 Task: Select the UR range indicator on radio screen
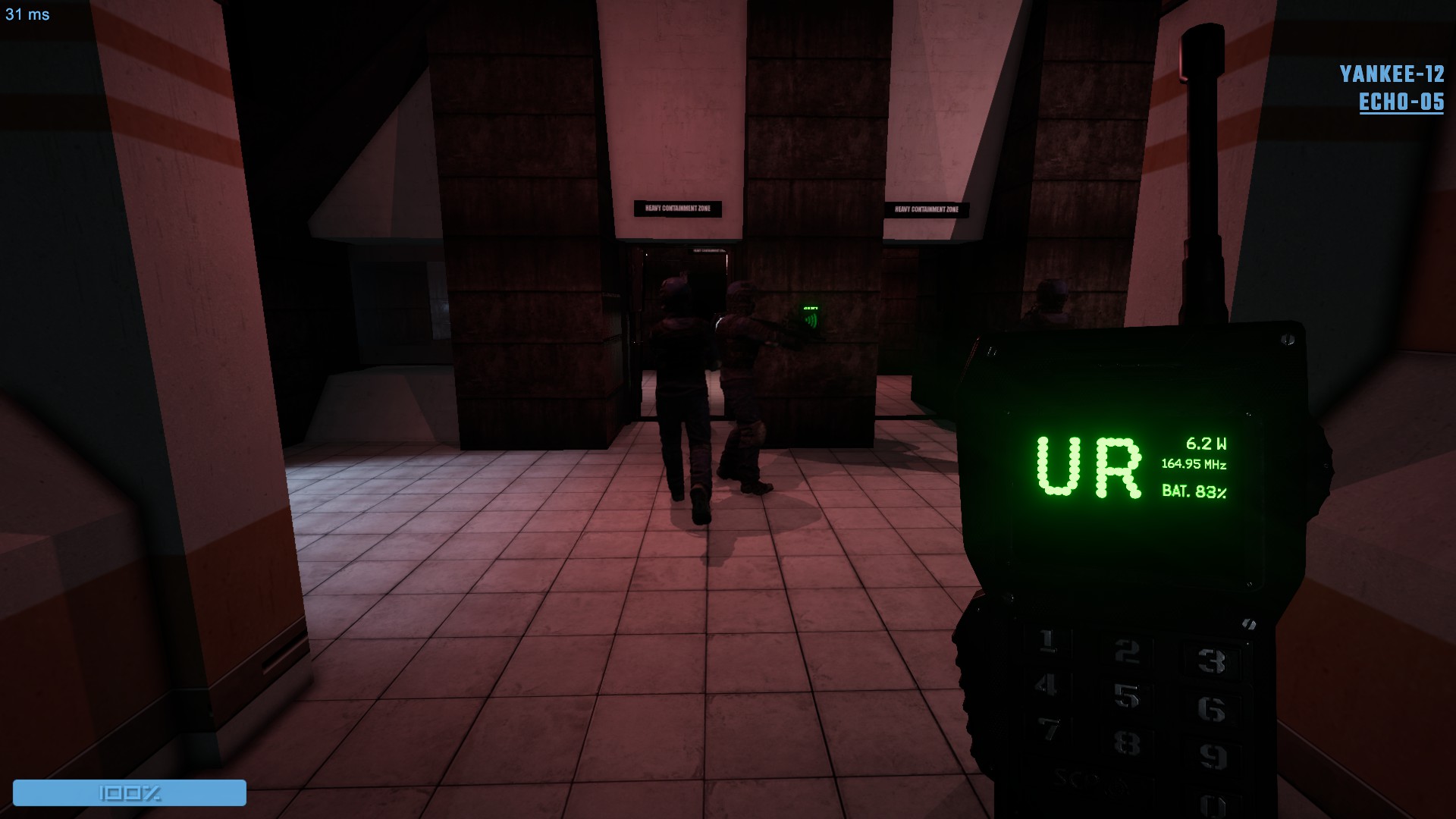click(x=1089, y=468)
